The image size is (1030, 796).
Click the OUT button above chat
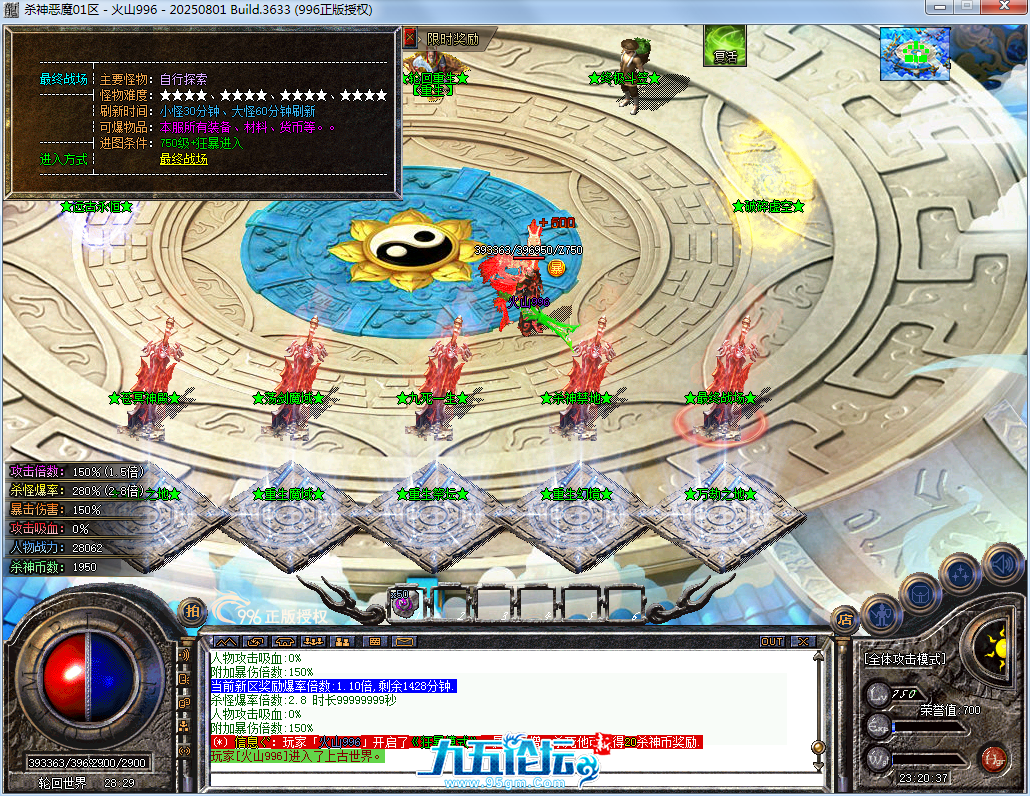771,641
